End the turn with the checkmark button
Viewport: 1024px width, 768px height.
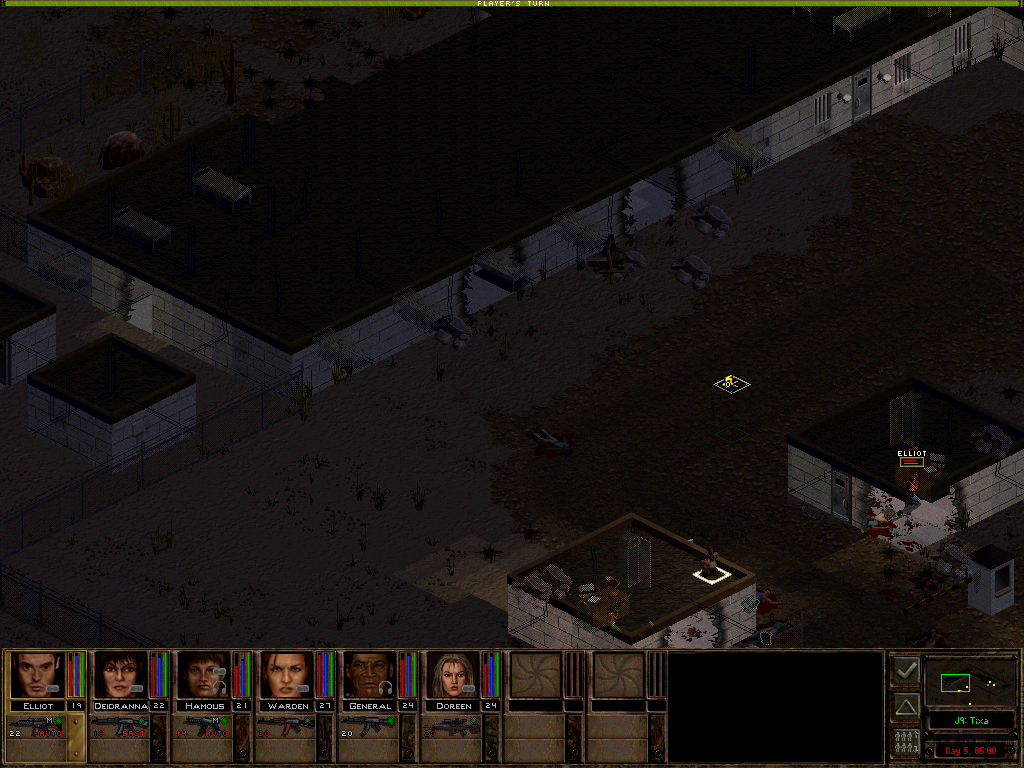point(906,670)
